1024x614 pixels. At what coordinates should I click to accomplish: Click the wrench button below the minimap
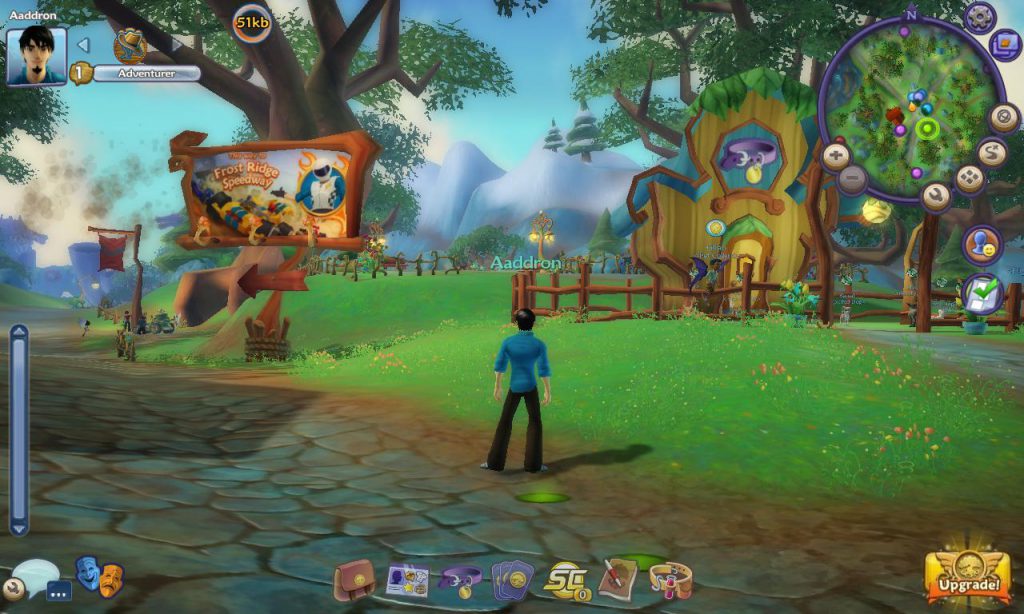[936, 196]
